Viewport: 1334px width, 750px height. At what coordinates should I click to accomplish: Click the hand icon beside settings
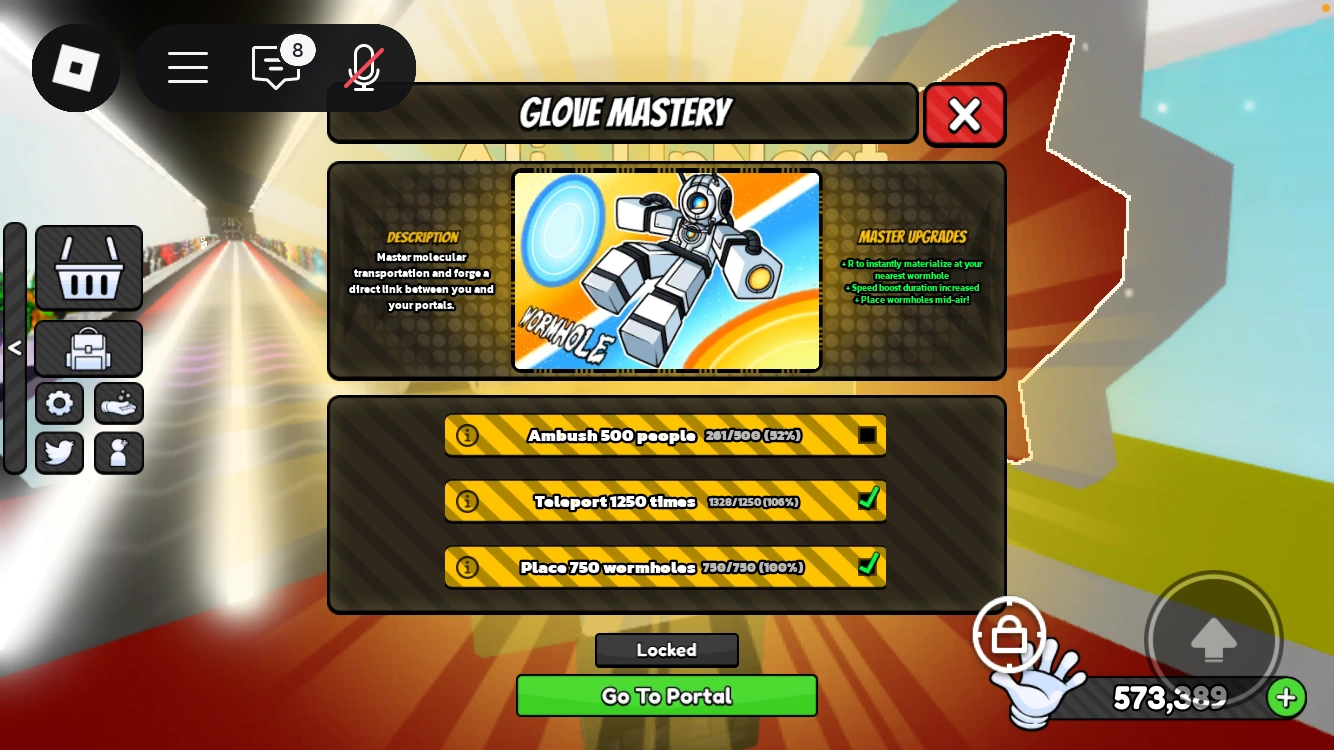[x=119, y=404]
